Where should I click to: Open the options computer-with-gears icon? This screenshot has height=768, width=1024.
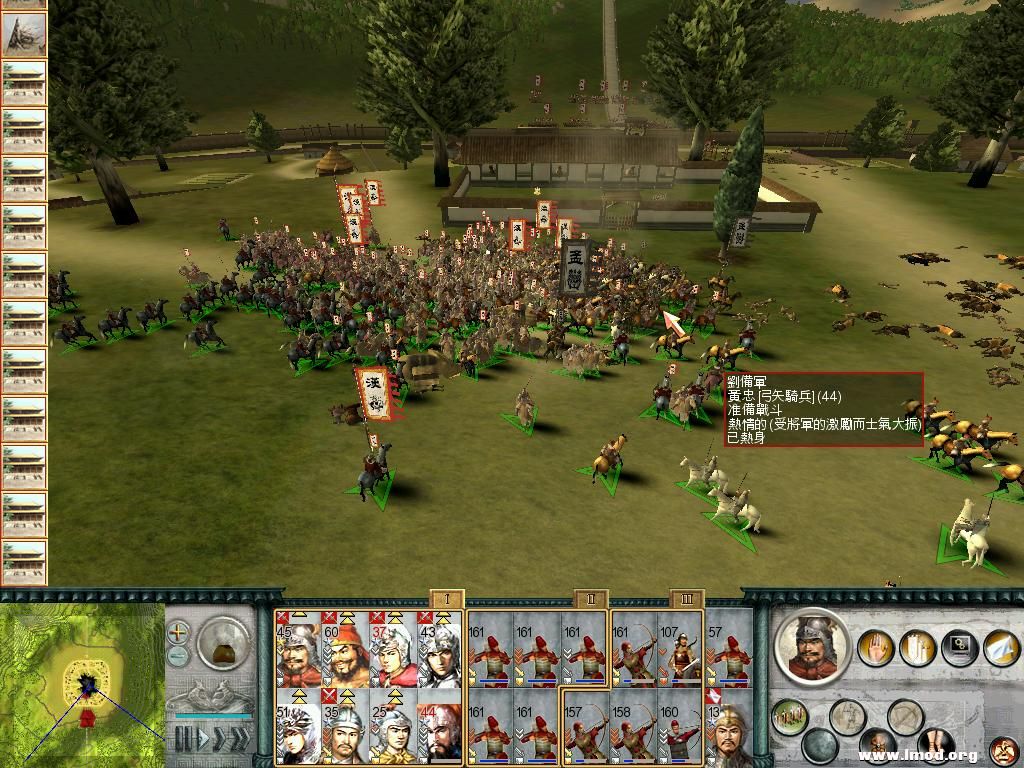(x=958, y=647)
